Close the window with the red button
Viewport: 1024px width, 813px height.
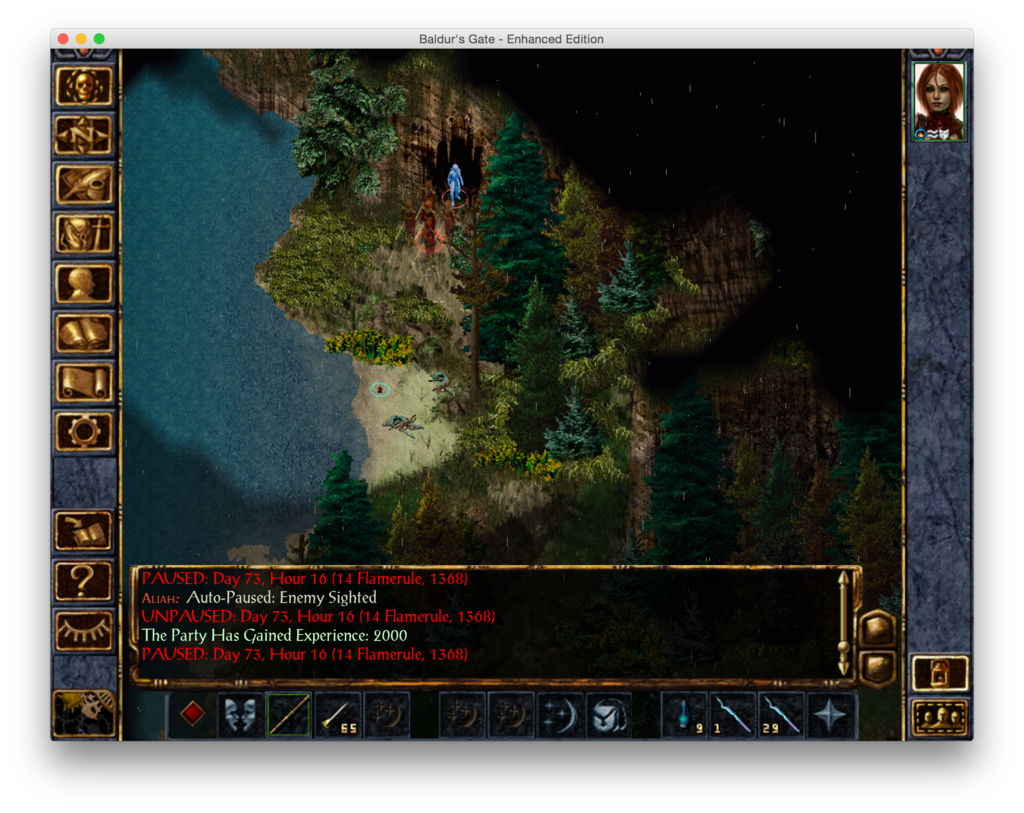pos(63,39)
